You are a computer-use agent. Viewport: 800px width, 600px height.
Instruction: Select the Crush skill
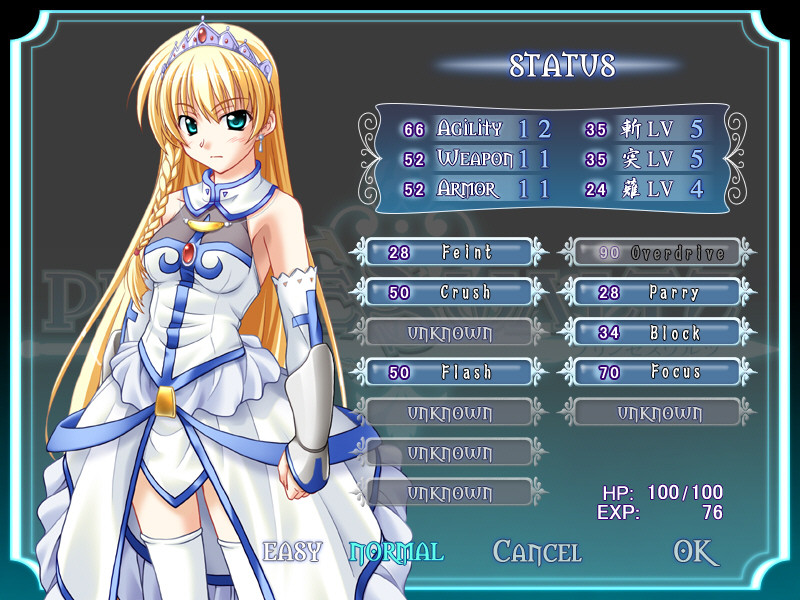[x=450, y=293]
